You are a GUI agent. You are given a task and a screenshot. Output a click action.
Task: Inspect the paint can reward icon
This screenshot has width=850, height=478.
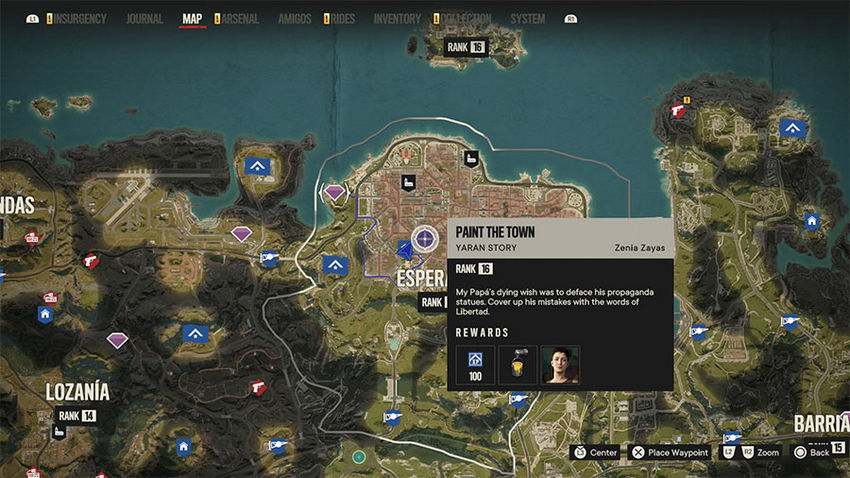coord(518,365)
